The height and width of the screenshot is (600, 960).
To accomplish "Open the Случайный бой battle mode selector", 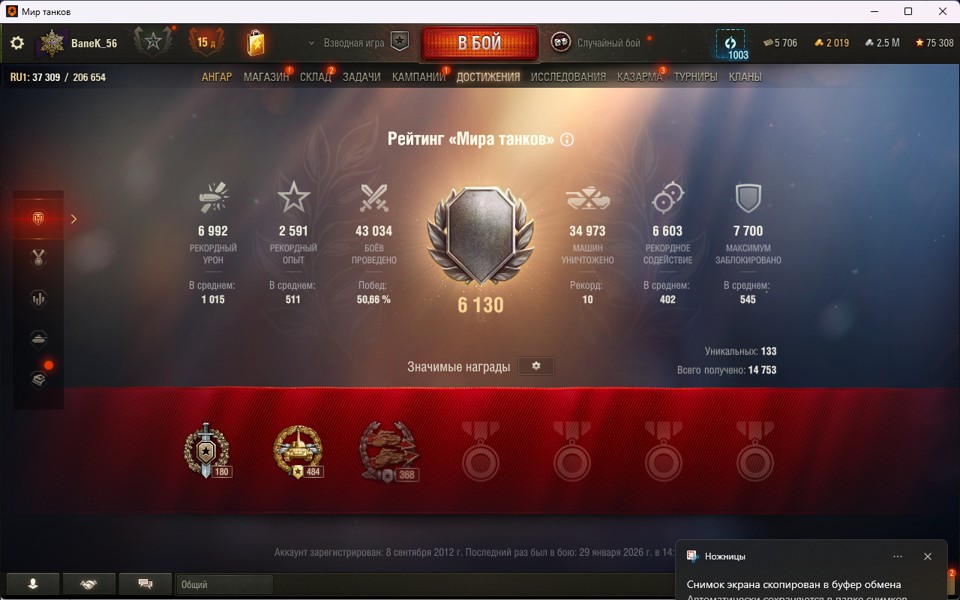I will click(x=598, y=43).
